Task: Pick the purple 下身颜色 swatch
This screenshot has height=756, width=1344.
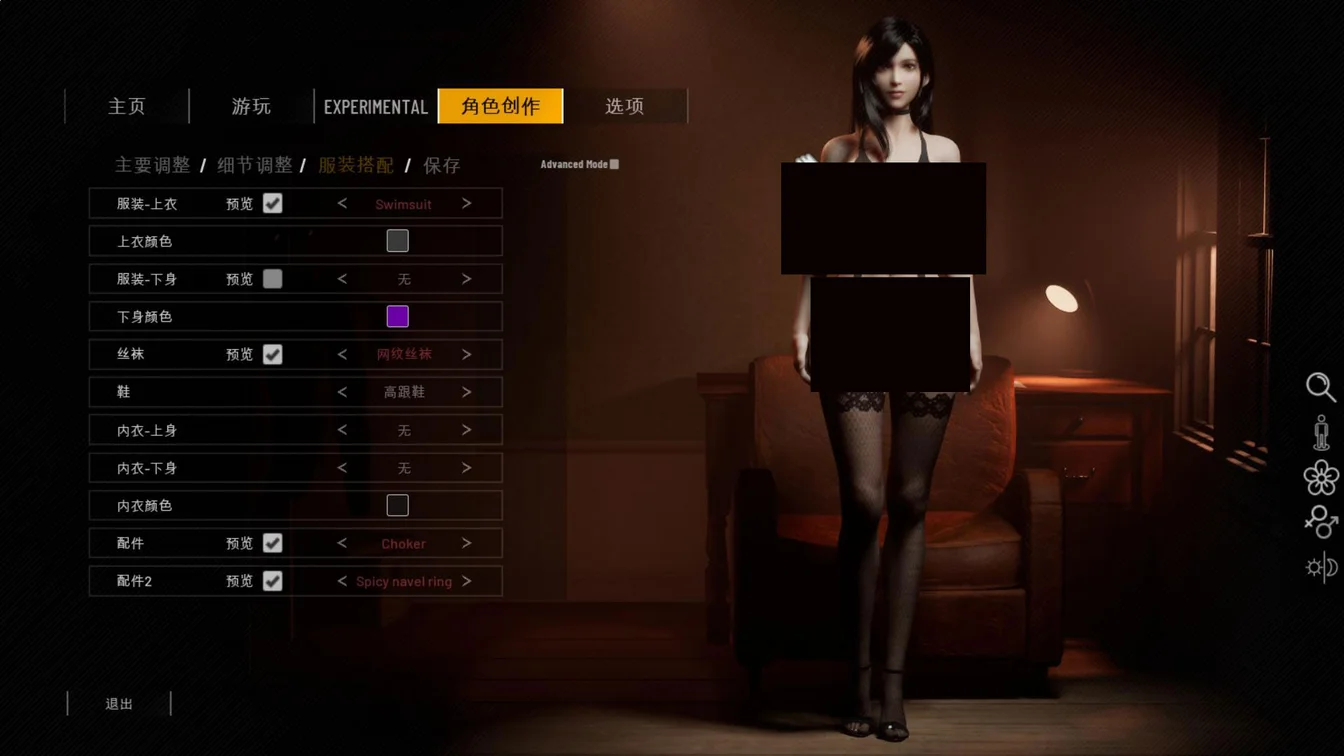Action: (397, 317)
